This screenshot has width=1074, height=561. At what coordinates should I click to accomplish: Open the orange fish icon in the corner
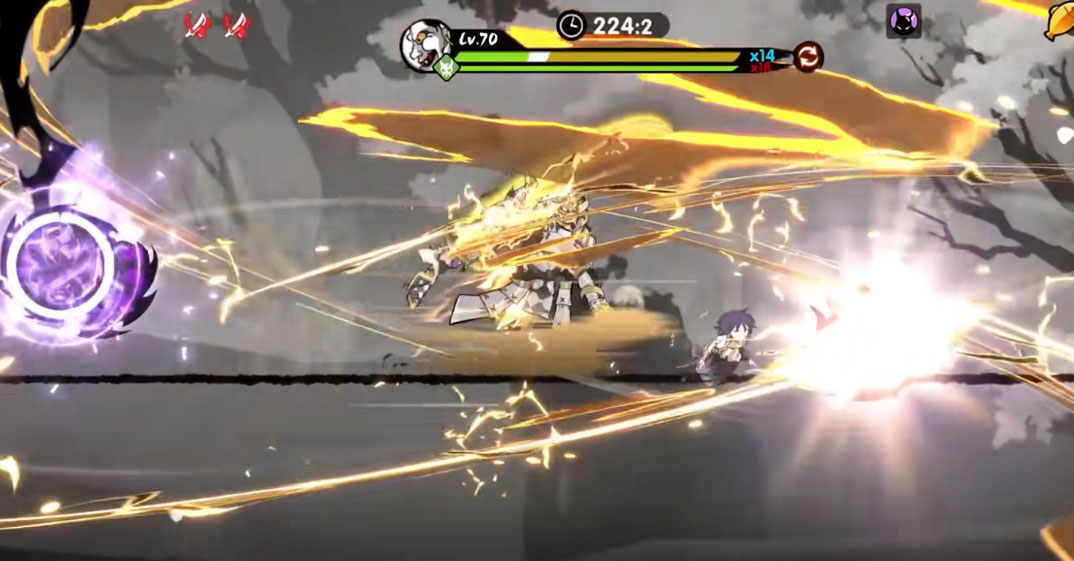point(1060,20)
